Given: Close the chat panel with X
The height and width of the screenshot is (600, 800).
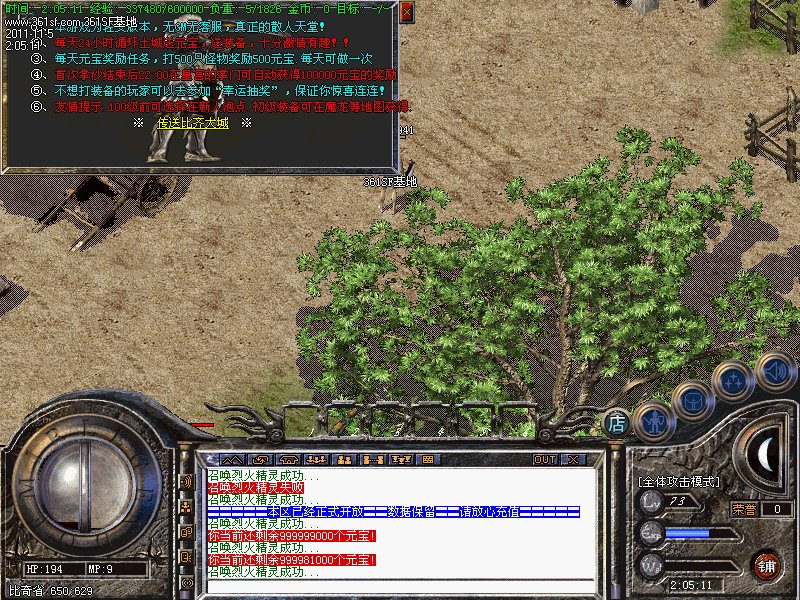Looking at the screenshot, I should [x=573, y=459].
